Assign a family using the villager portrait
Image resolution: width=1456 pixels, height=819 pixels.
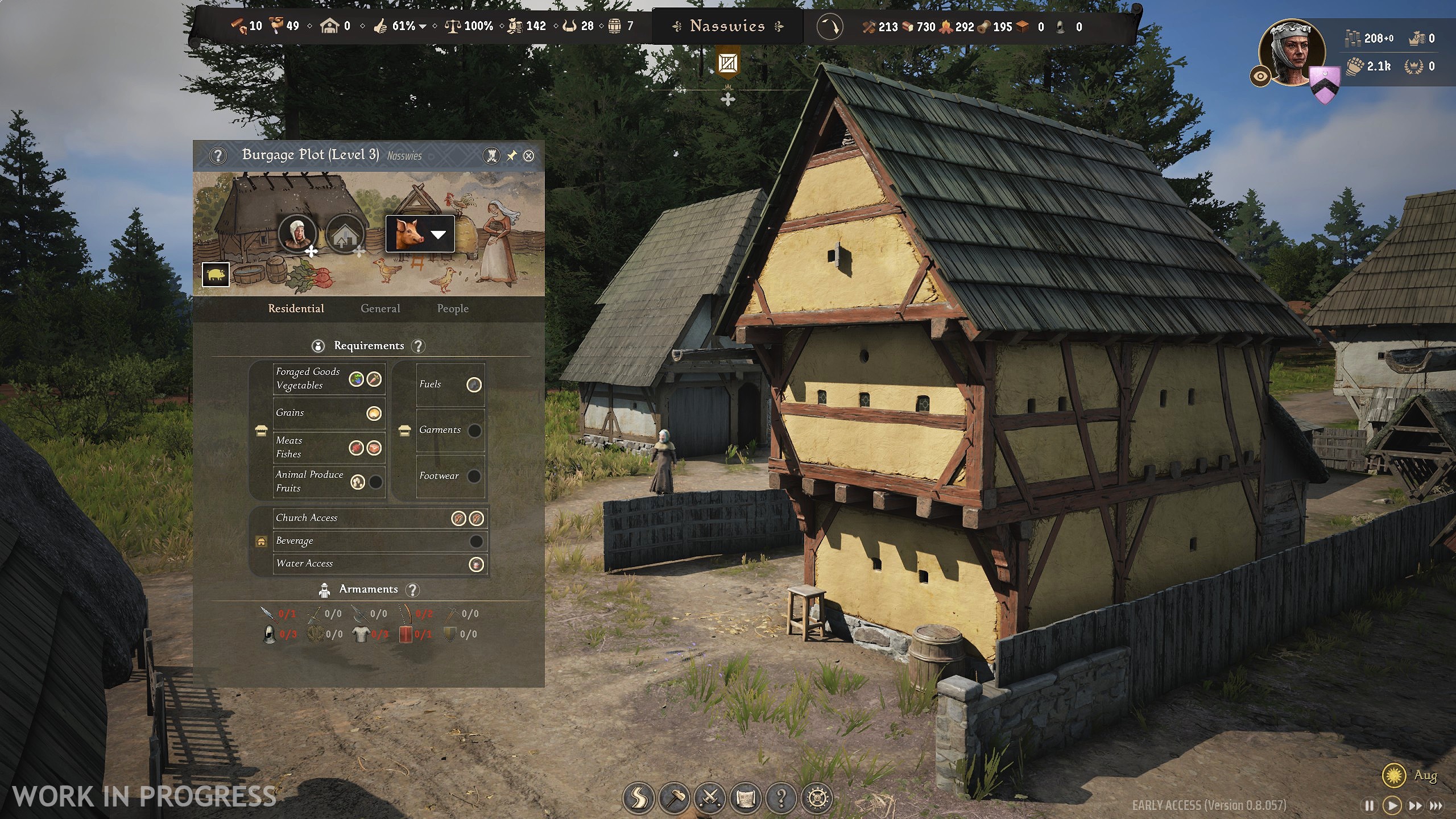pos(297,233)
